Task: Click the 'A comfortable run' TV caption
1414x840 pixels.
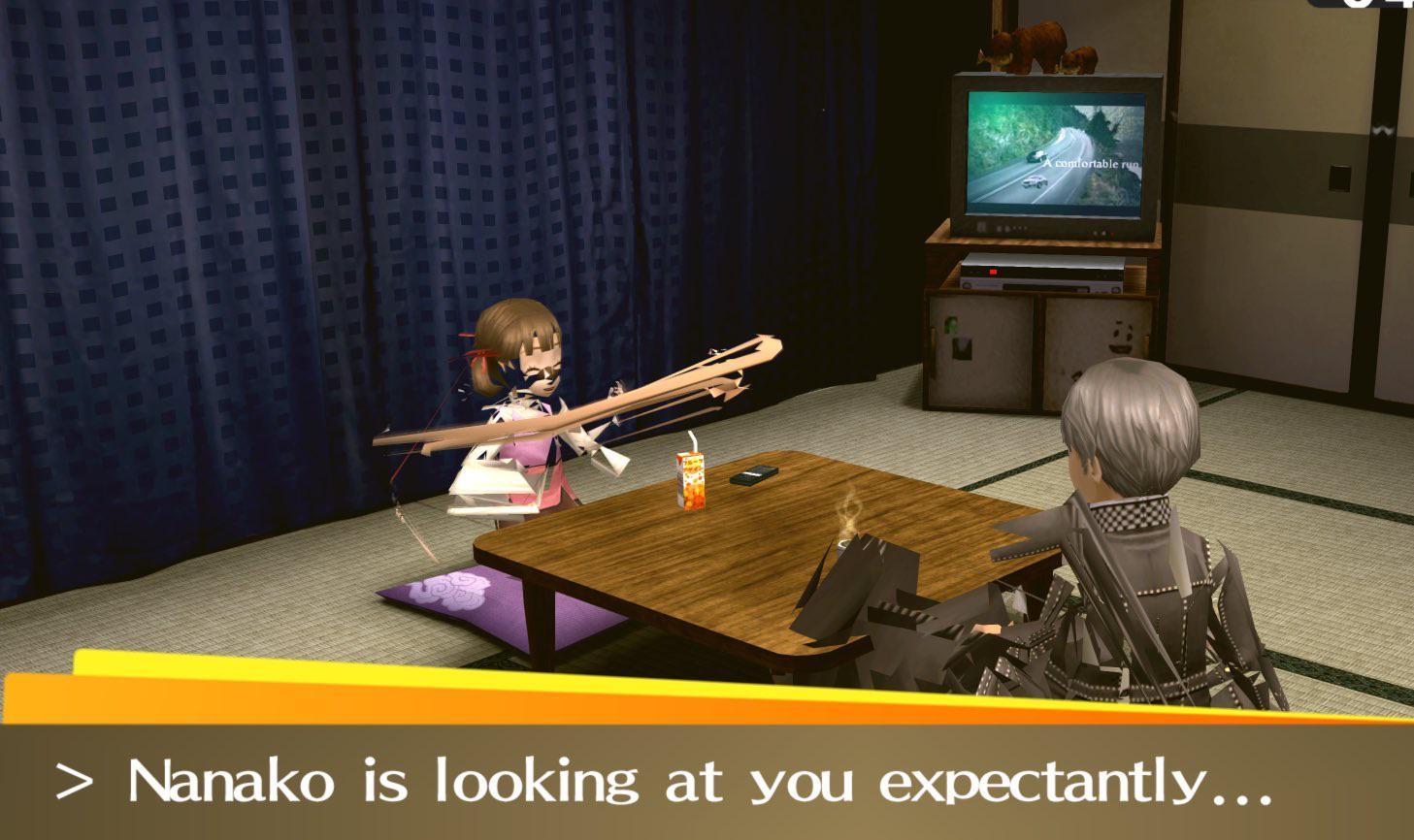Action: [x=1091, y=163]
